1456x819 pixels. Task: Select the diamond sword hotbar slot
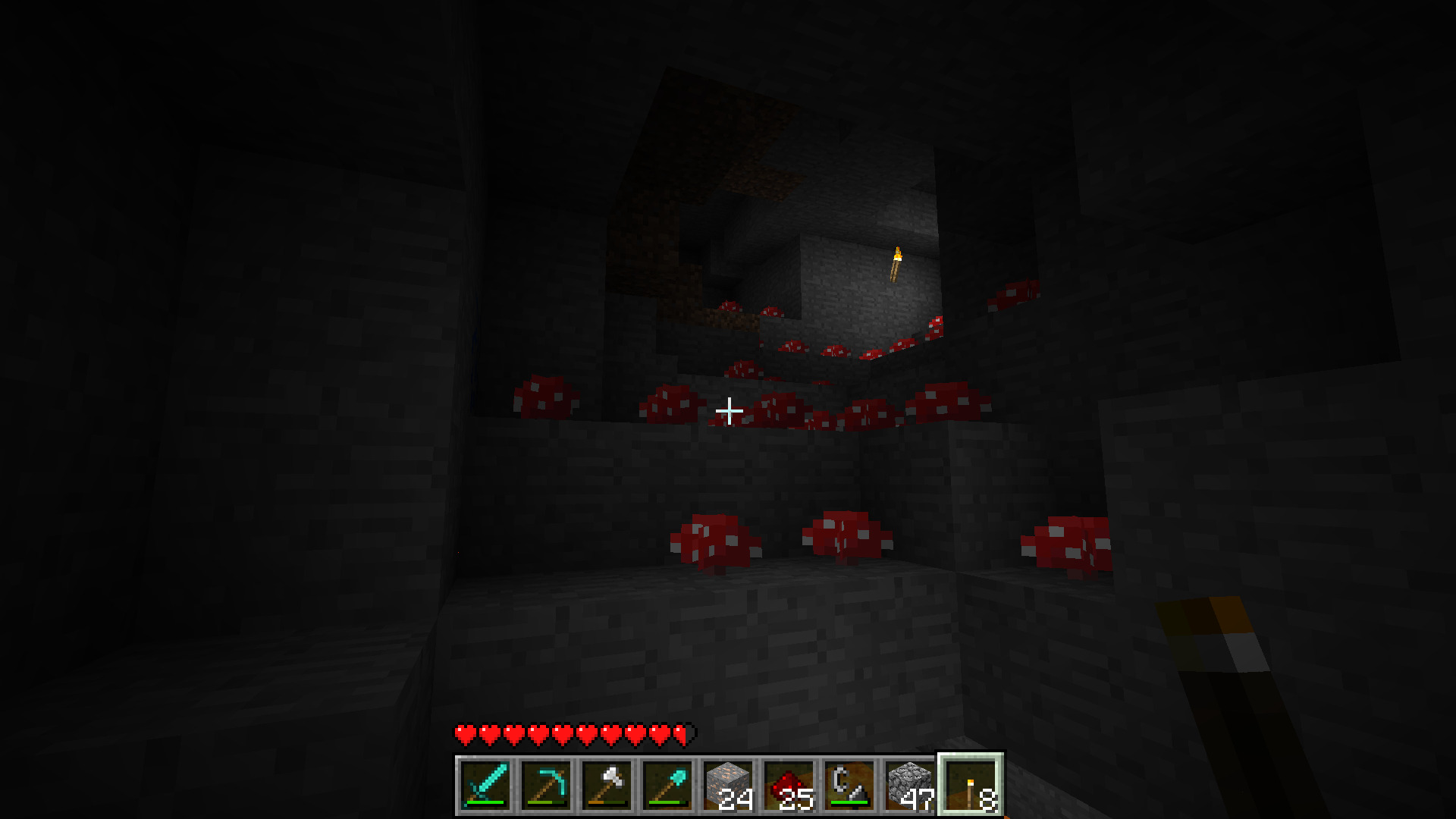click(x=485, y=785)
